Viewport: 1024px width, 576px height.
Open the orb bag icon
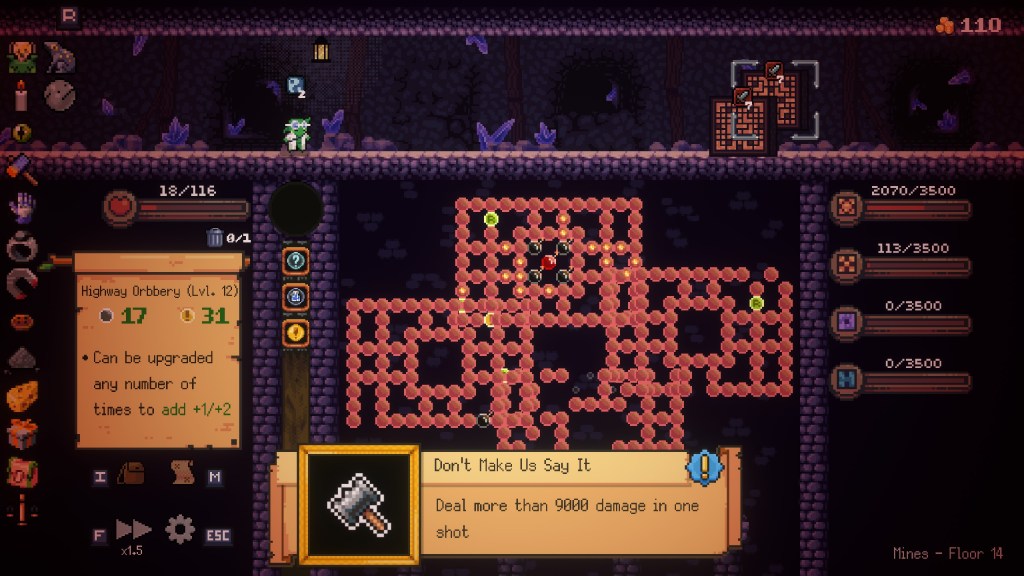[x=132, y=474]
